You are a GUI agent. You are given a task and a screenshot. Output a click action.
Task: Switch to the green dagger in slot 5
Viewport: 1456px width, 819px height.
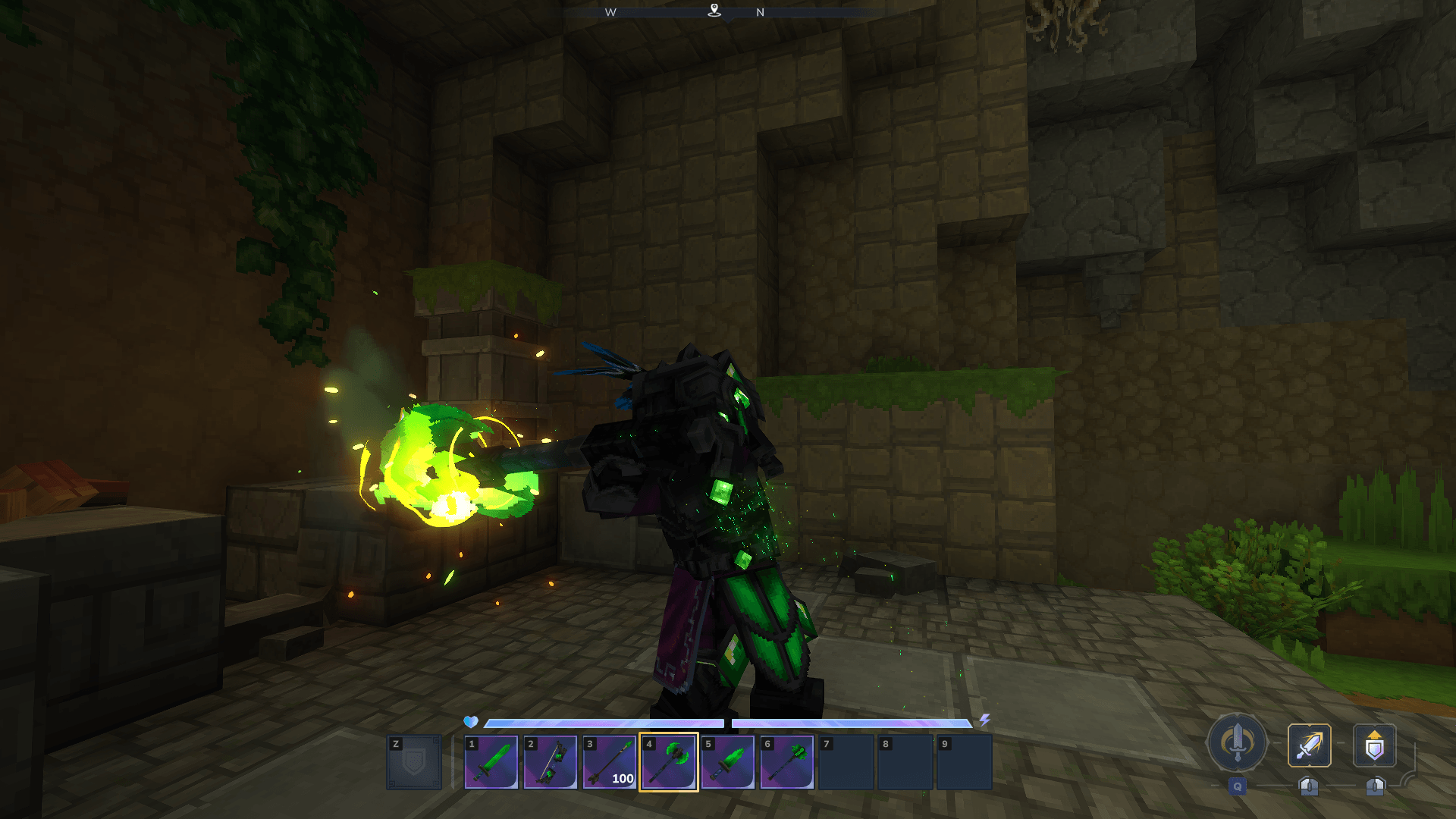[x=728, y=762]
